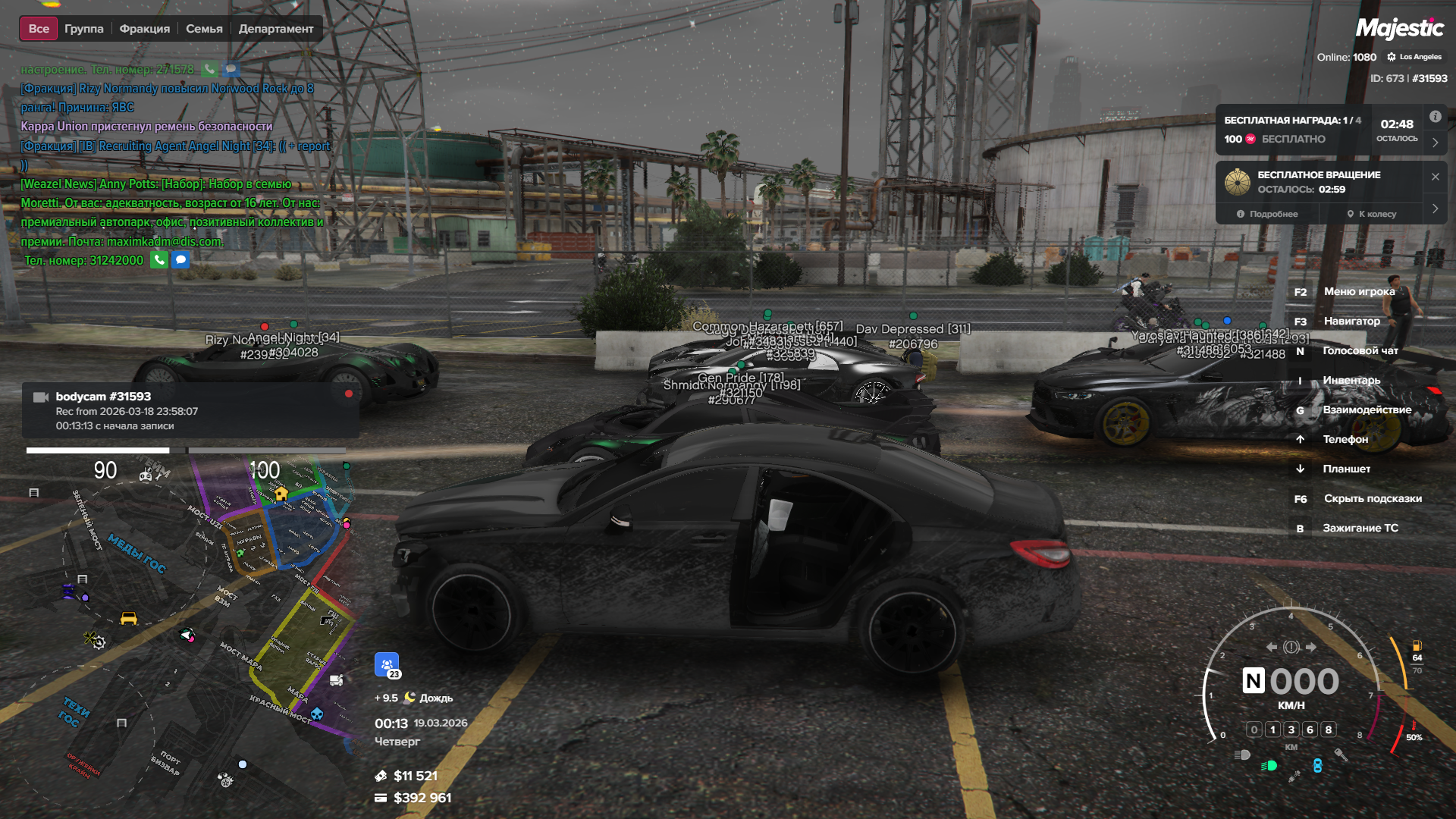Switch to the Все chat tab
Image resolution: width=1456 pixels, height=819 pixels.
(39, 29)
